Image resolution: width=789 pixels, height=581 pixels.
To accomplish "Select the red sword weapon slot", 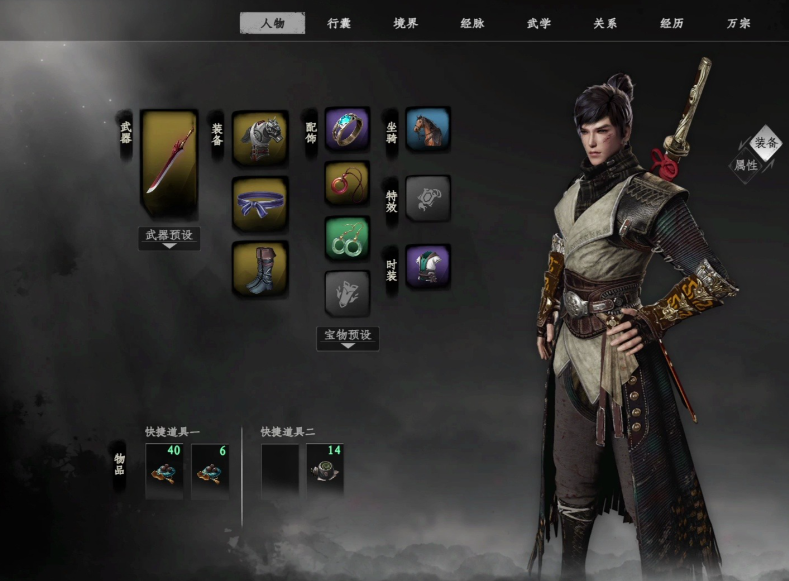I will (168, 164).
